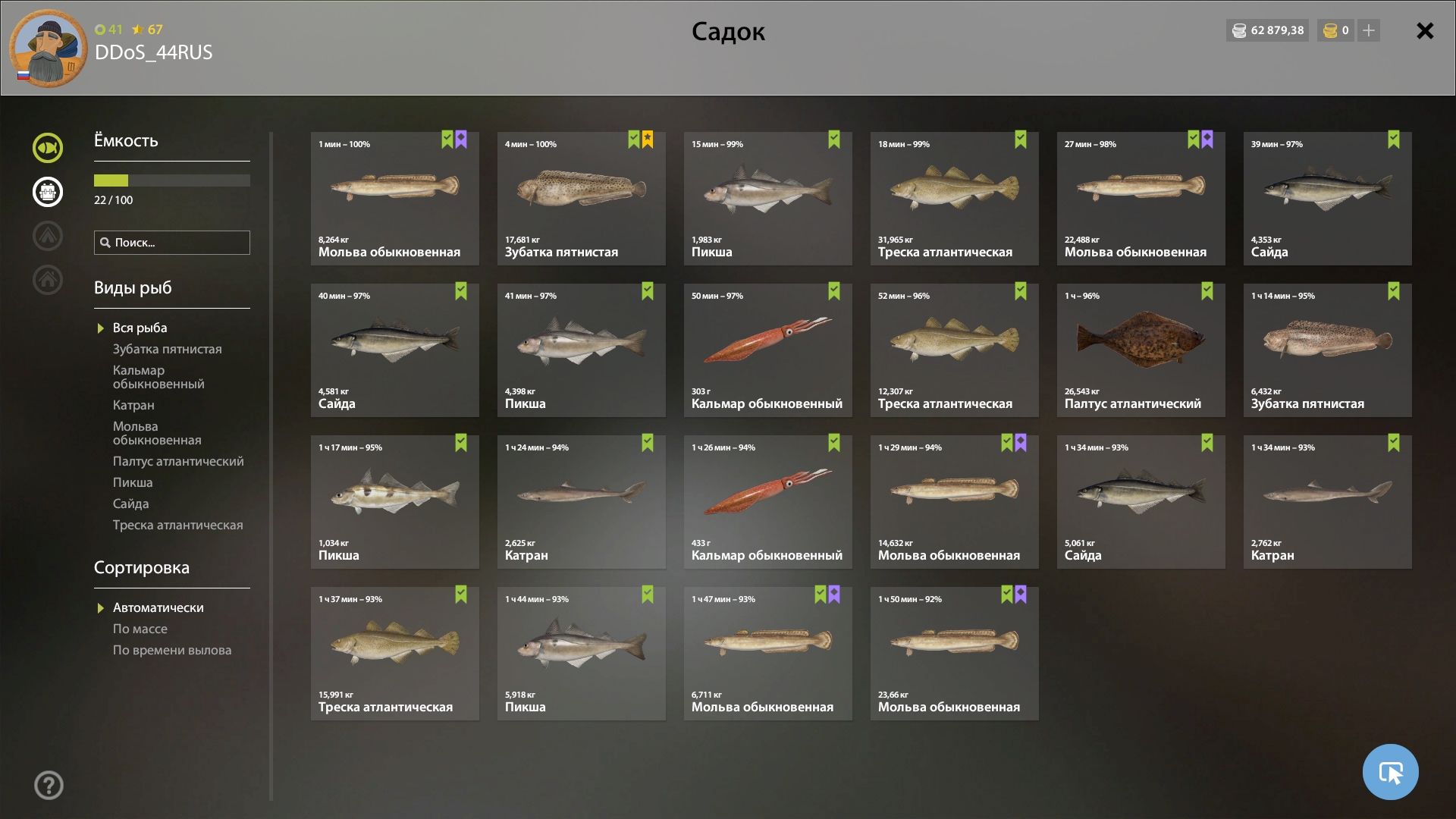Image resolution: width=1456 pixels, height=819 pixels.
Task: Click the blue cursor button
Action: tap(1390, 772)
